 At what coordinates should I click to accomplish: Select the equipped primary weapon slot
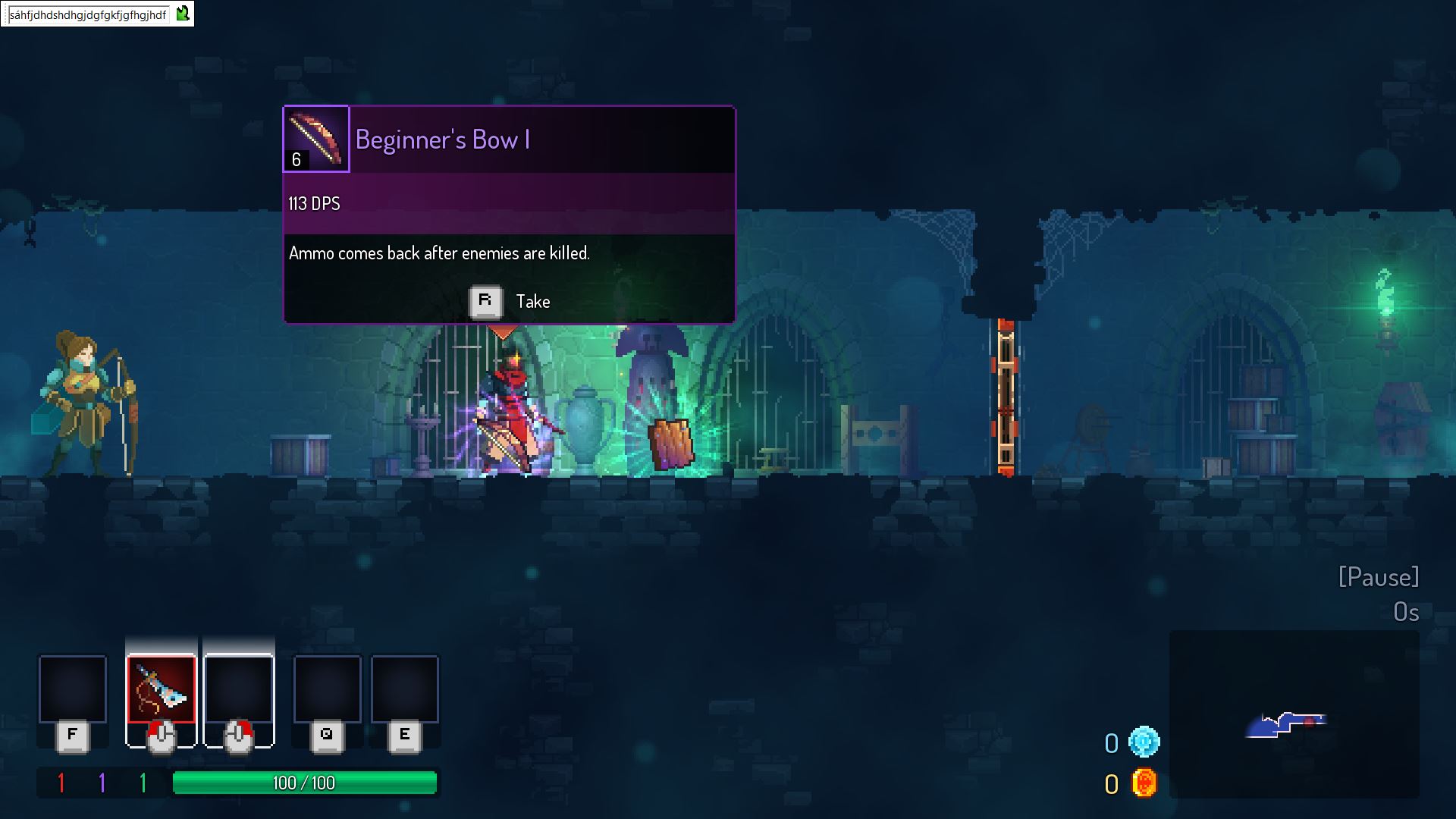[x=161, y=689]
